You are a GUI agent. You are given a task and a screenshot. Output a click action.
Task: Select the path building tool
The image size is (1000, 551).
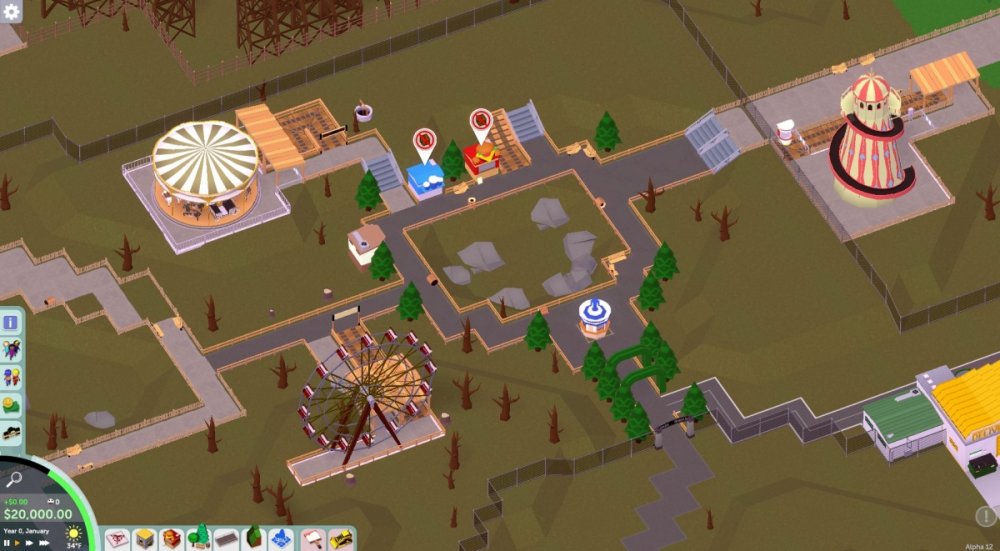coord(227,538)
